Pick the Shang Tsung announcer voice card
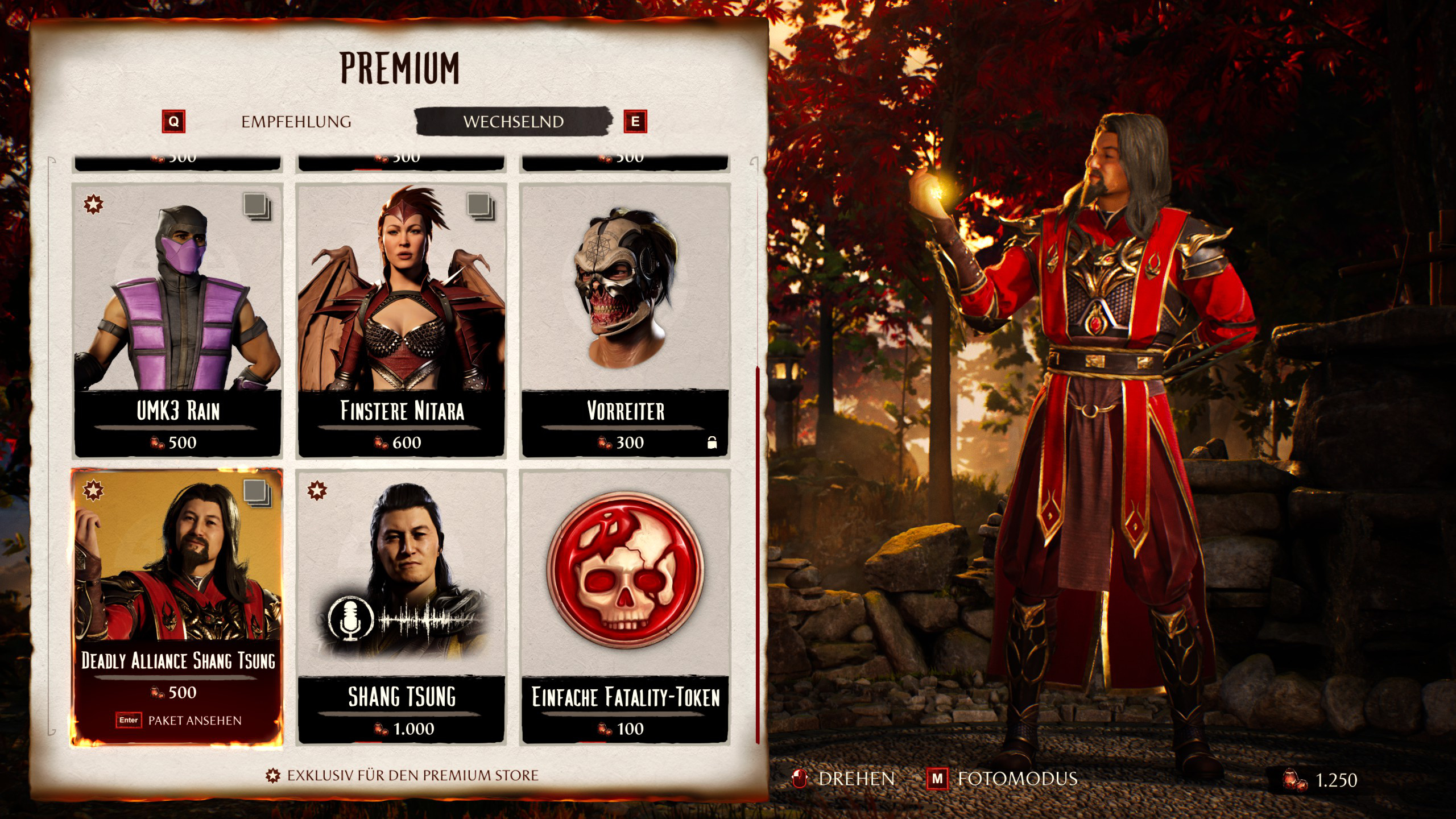The width and height of the screenshot is (1456, 819). coord(401,606)
